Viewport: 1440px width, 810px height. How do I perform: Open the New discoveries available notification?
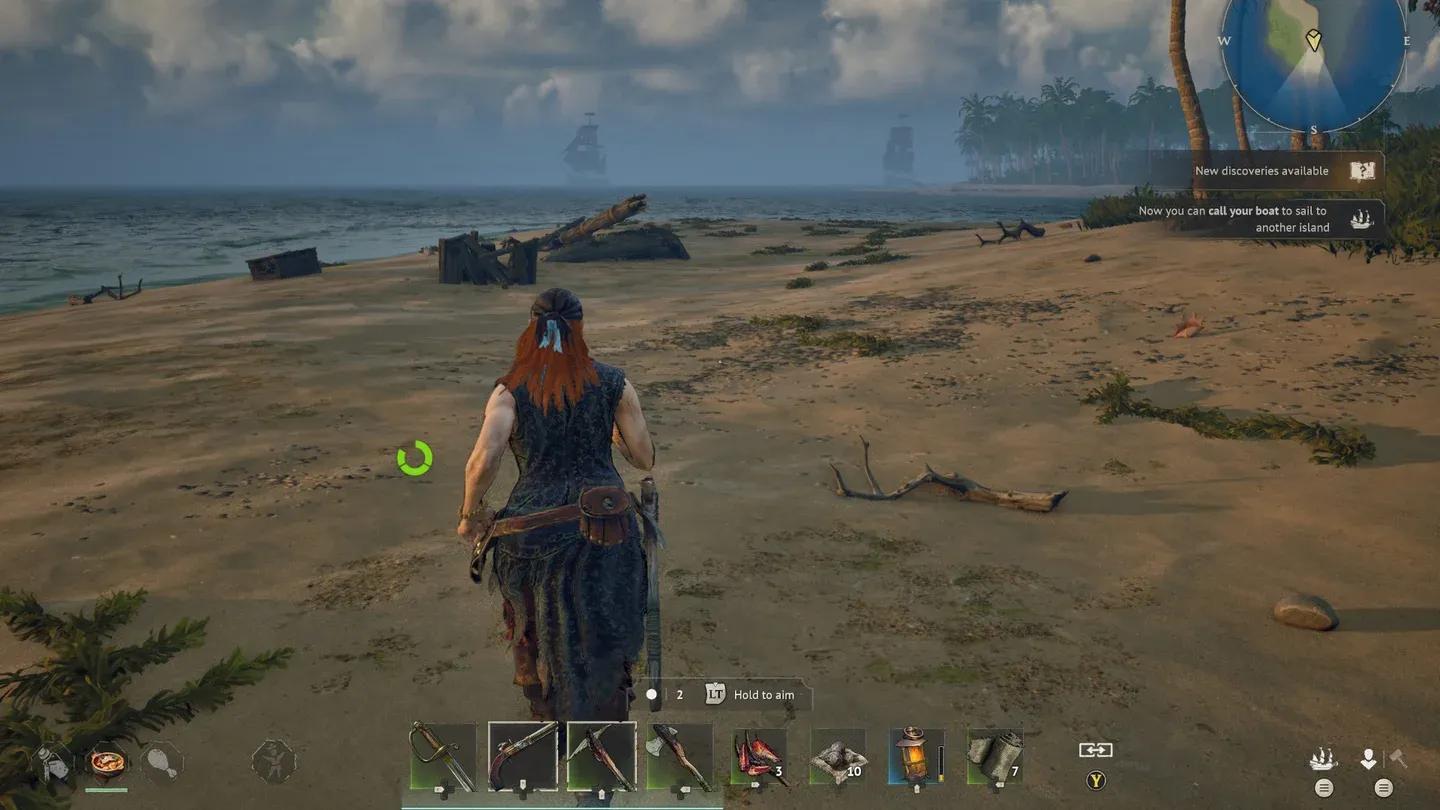1262,170
